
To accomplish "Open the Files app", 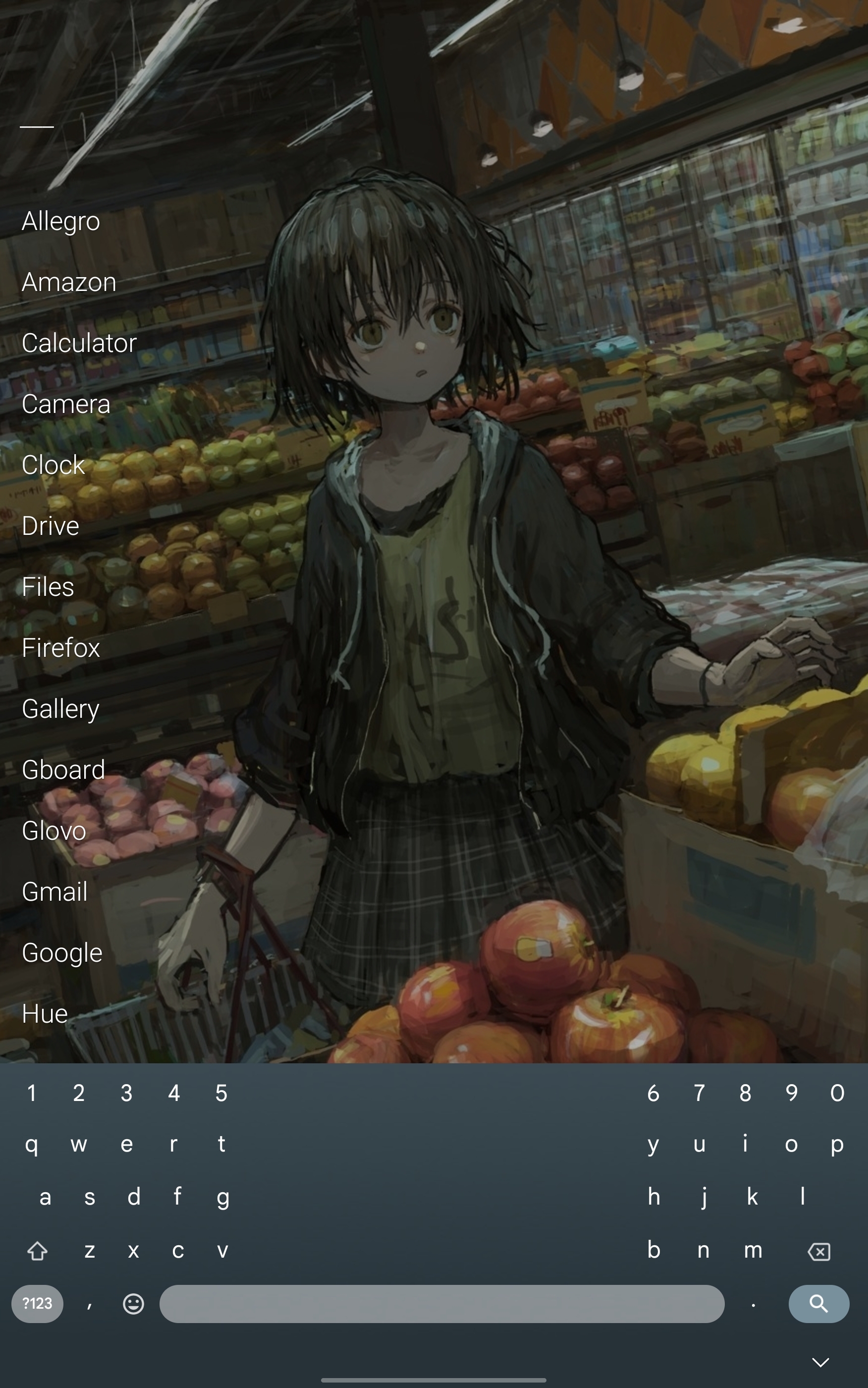I will click(x=48, y=586).
